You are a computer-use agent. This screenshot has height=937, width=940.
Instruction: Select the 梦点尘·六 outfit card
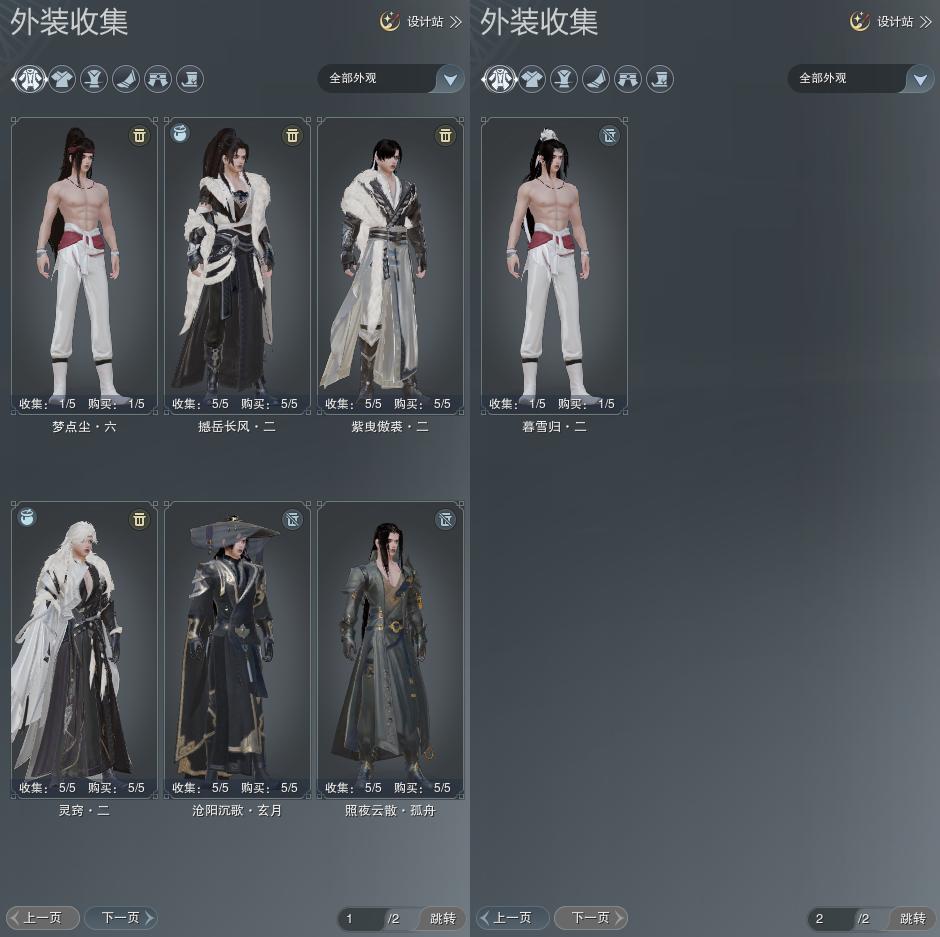pos(84,265)
